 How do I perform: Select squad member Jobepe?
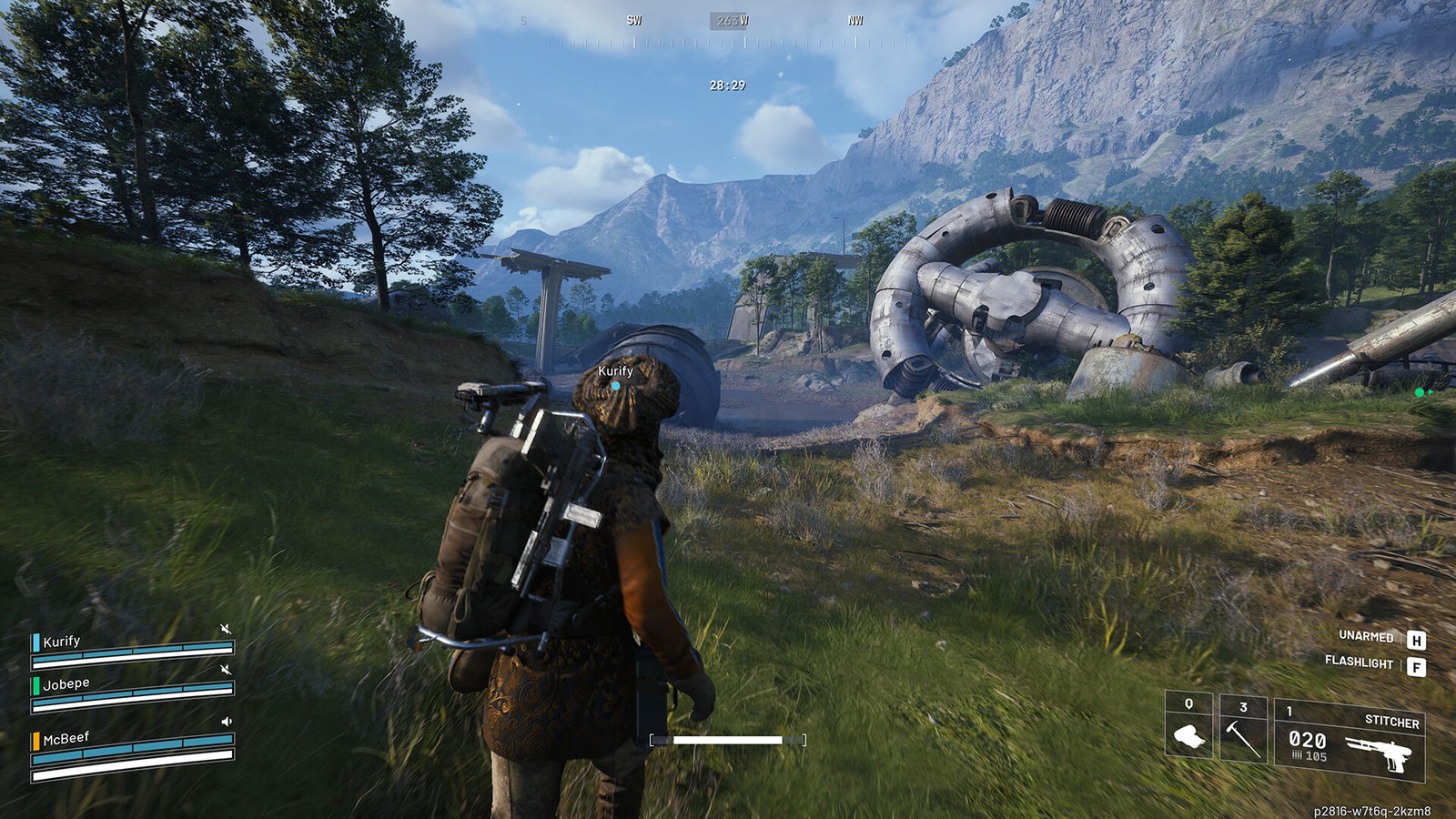pos(66,684)
